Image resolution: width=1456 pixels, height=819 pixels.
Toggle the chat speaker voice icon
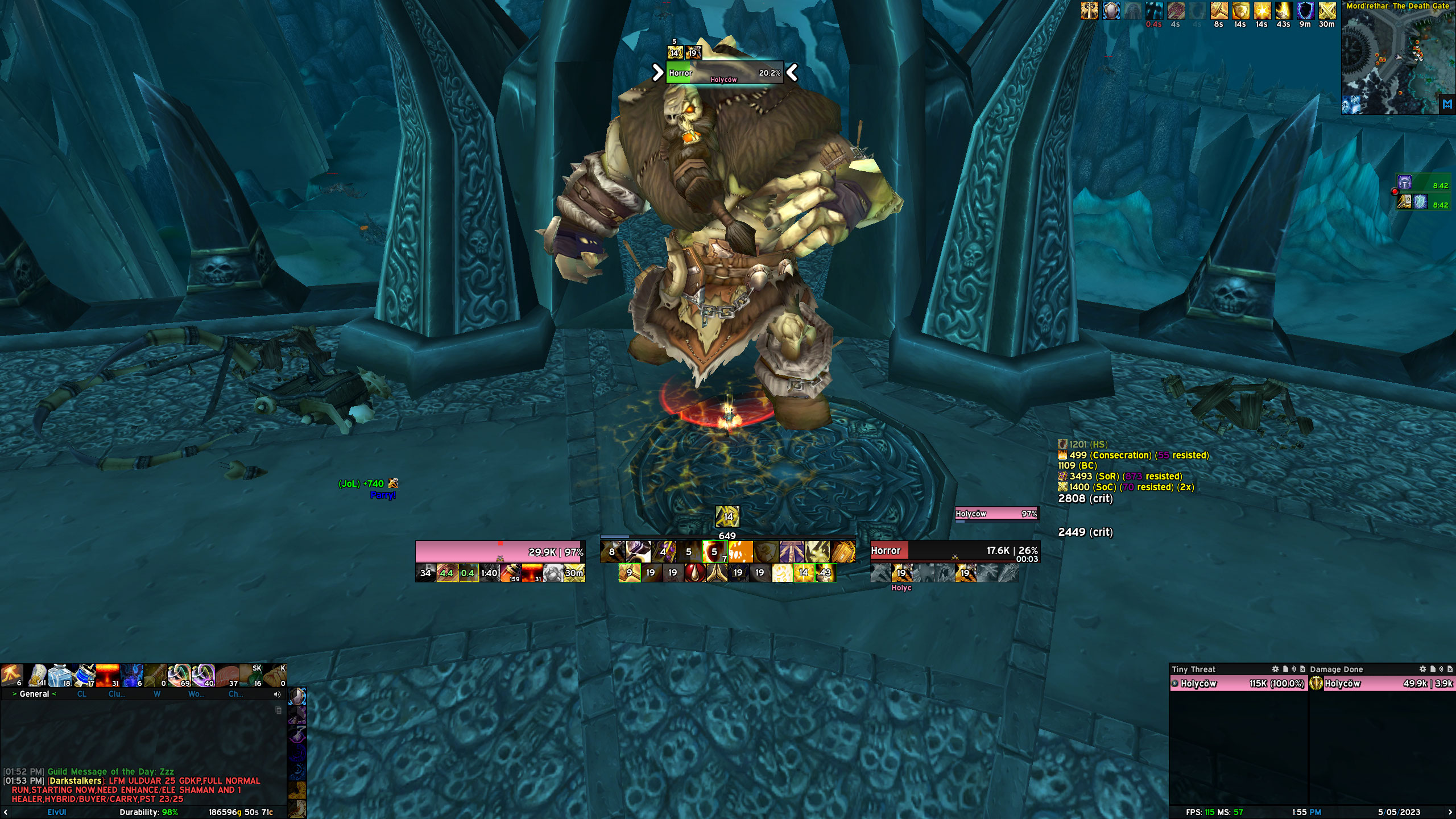point(277,694)
